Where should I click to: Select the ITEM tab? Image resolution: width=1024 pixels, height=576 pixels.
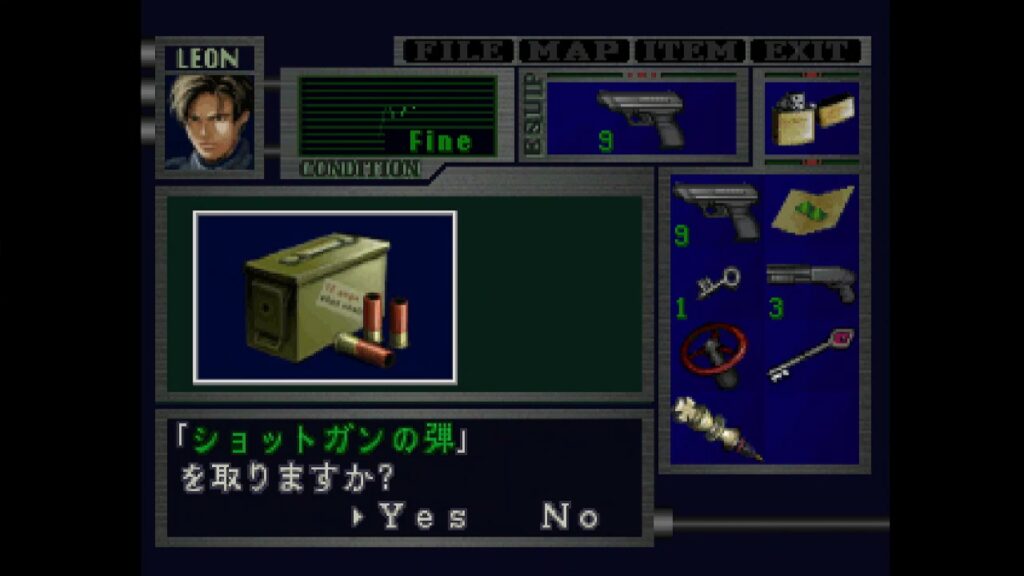tap(691, 51)
